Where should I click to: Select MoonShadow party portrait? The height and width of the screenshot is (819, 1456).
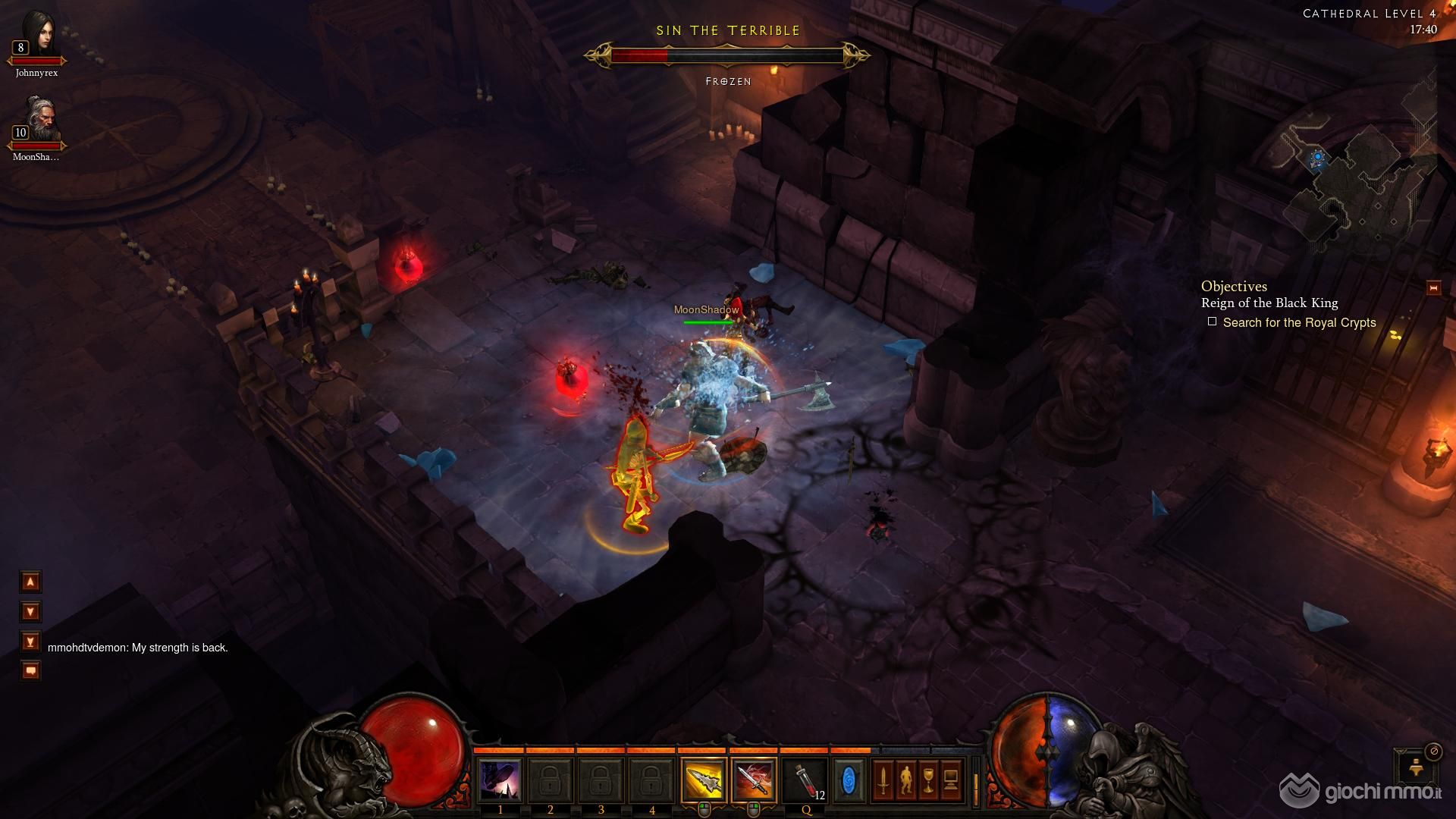(x=36, y=121)
